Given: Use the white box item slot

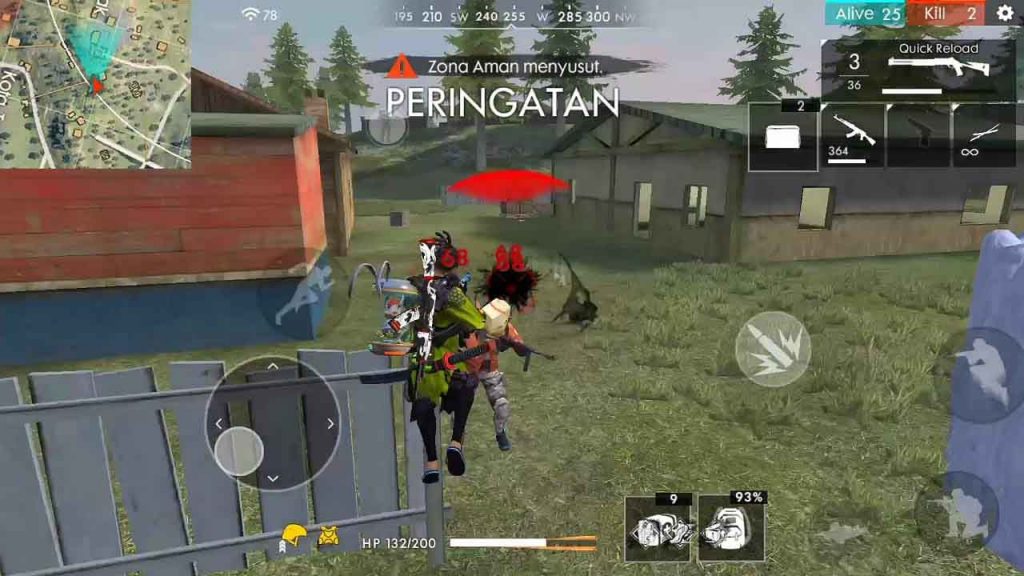Looking at the screenshot, I should tap(783, 135).
